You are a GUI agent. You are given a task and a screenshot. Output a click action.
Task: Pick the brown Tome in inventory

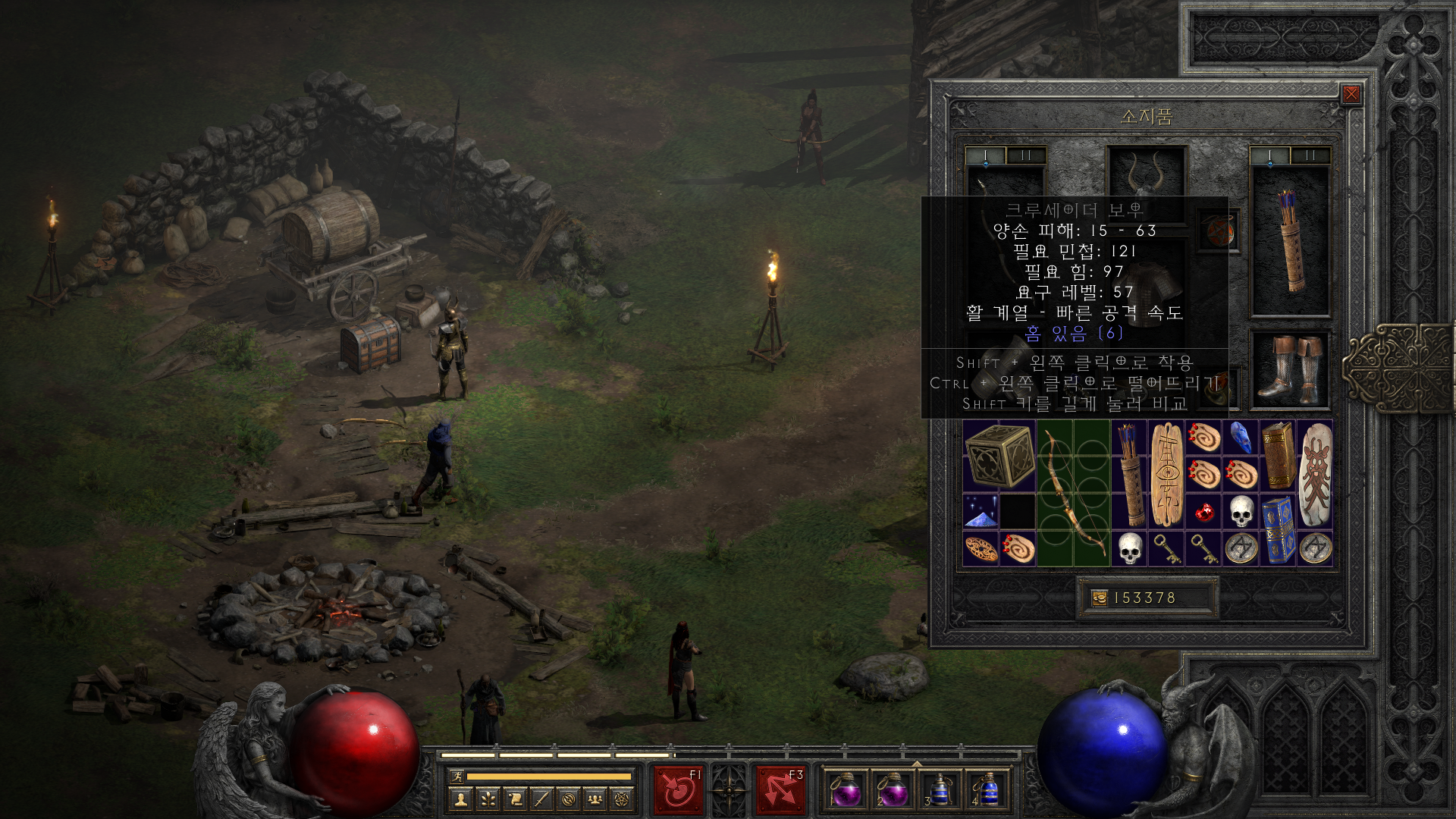(x=1278, y=455)
